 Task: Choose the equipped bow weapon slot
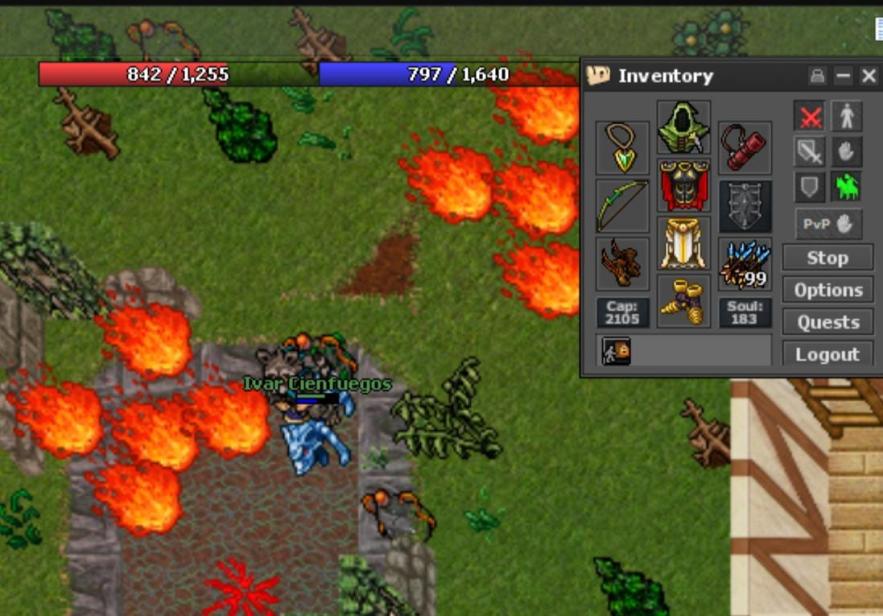(622, 206)
